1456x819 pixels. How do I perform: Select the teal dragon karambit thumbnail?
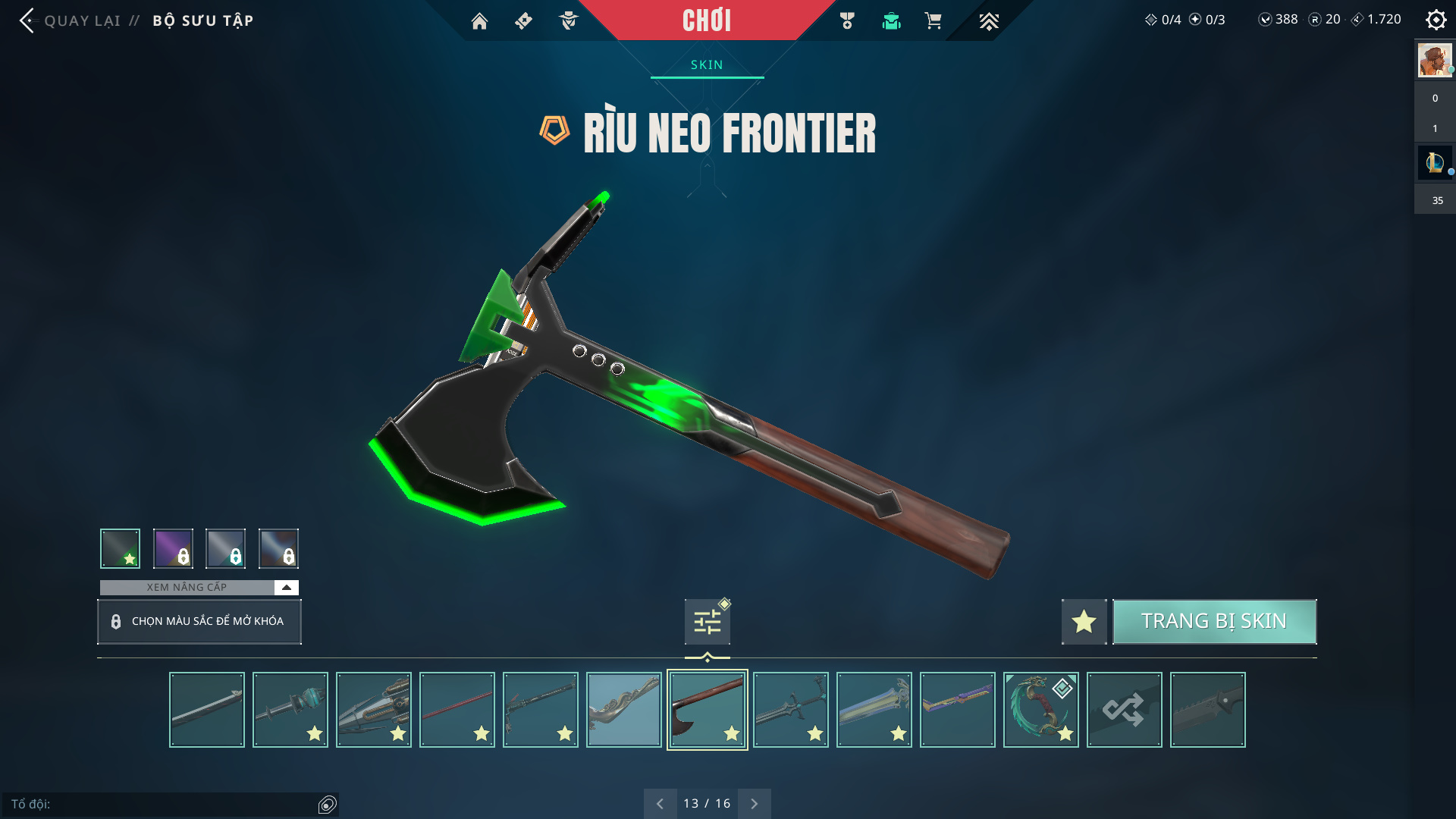click(1040, 710)
